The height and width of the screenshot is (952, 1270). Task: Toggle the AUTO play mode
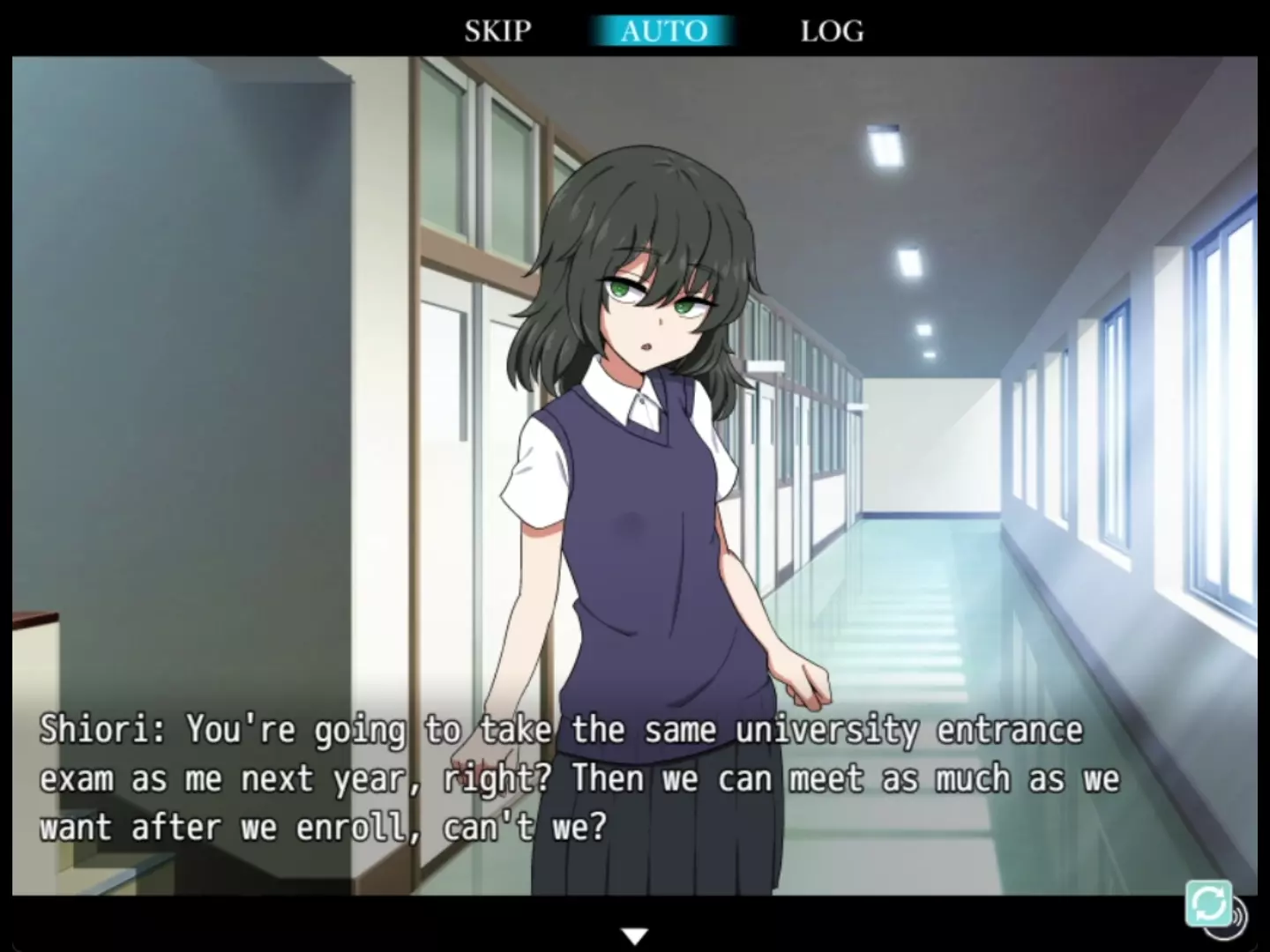[x=663, y=31]
